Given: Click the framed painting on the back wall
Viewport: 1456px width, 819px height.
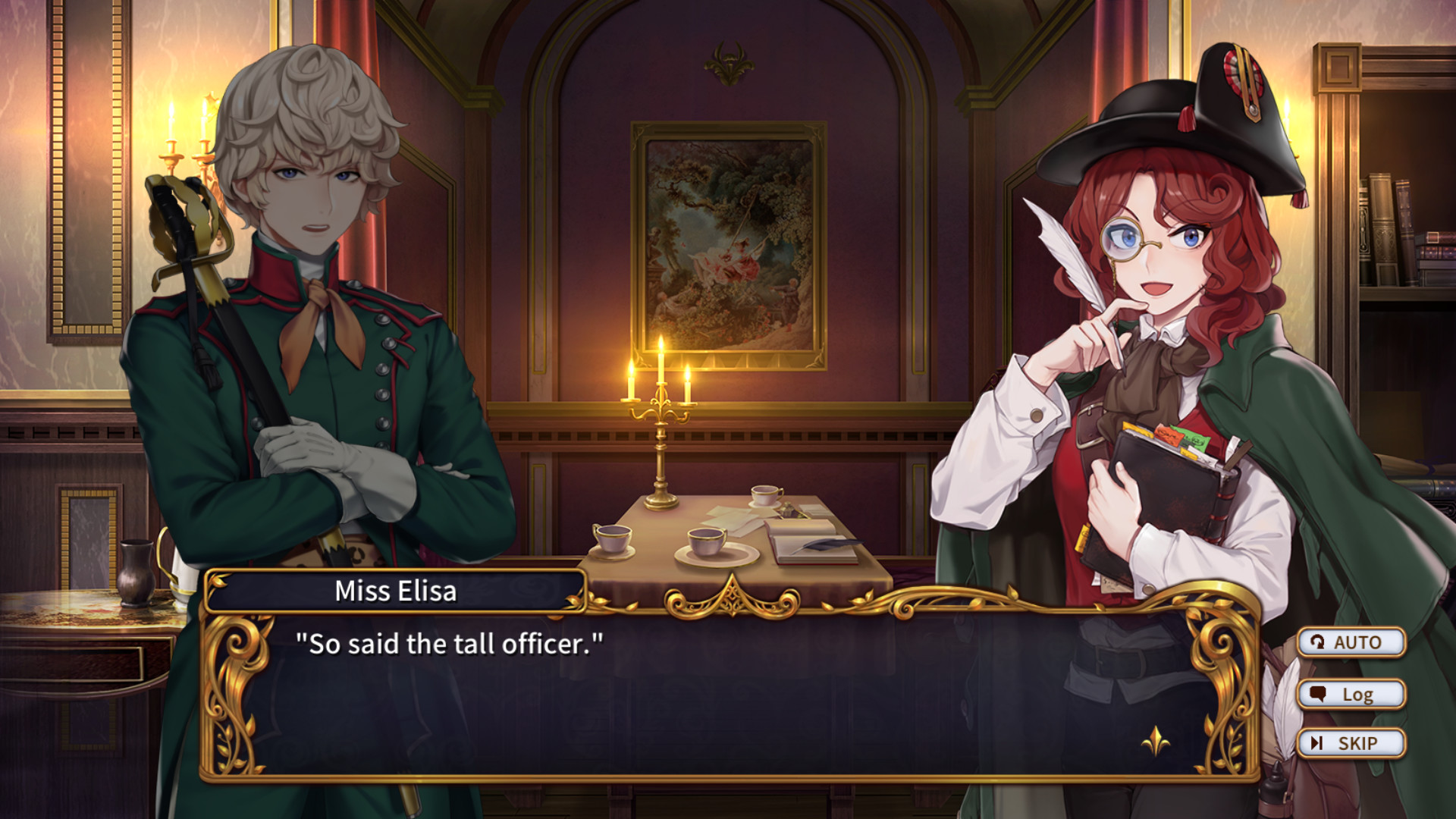Looking at the screenshot, I should (726, 243).
